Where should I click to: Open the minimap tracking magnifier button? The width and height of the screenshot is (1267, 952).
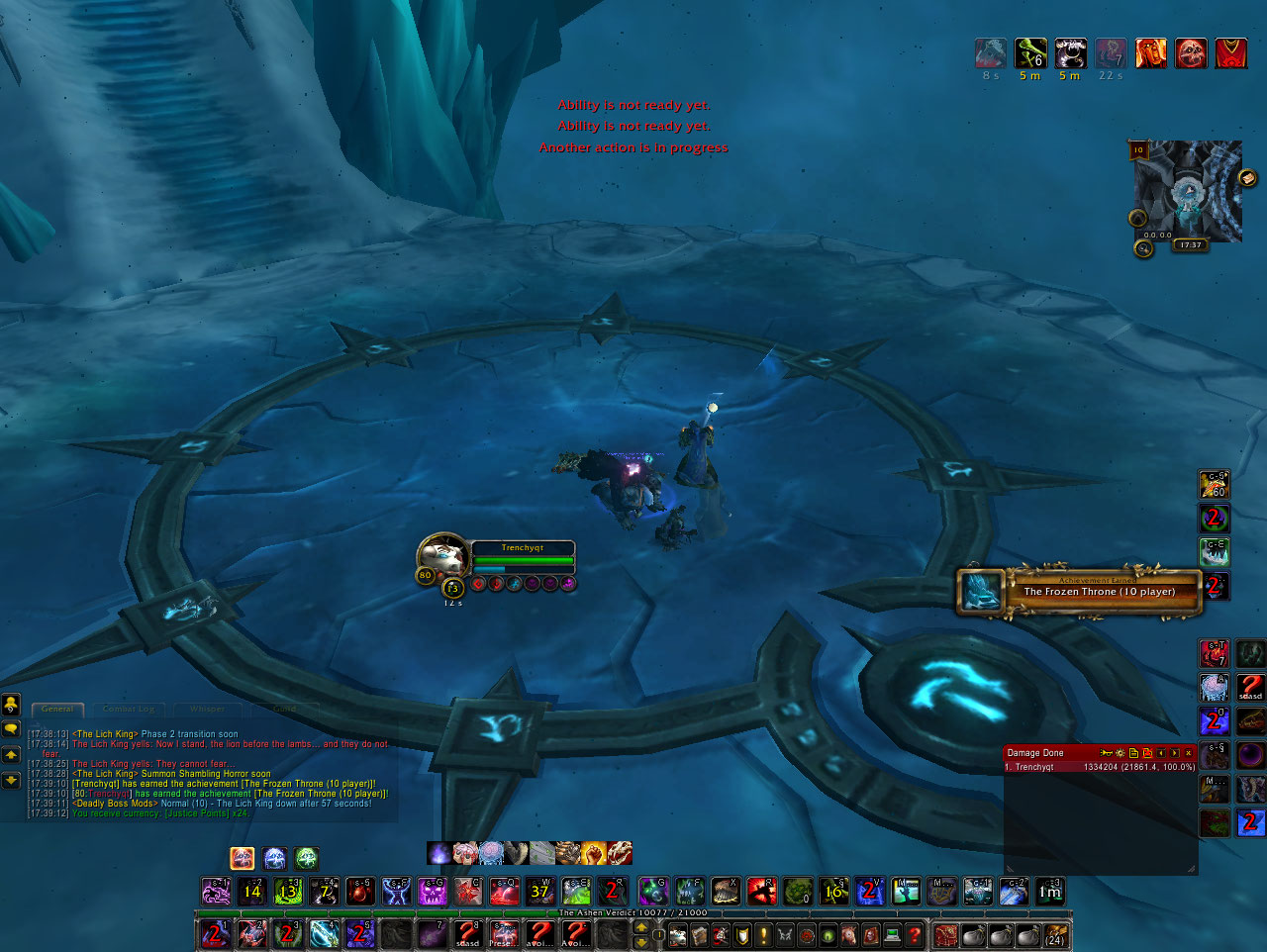[x=1143, y=248]
